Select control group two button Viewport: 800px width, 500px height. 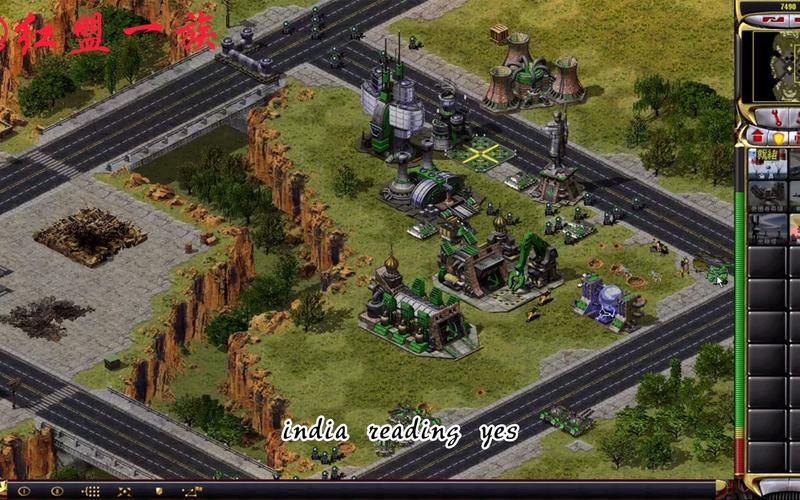point(56,491)
